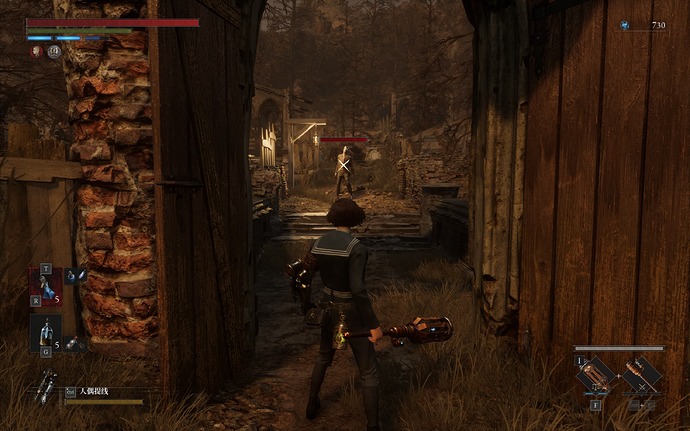
Task: Click the Legion Arm icon
Action: point(45,388)
